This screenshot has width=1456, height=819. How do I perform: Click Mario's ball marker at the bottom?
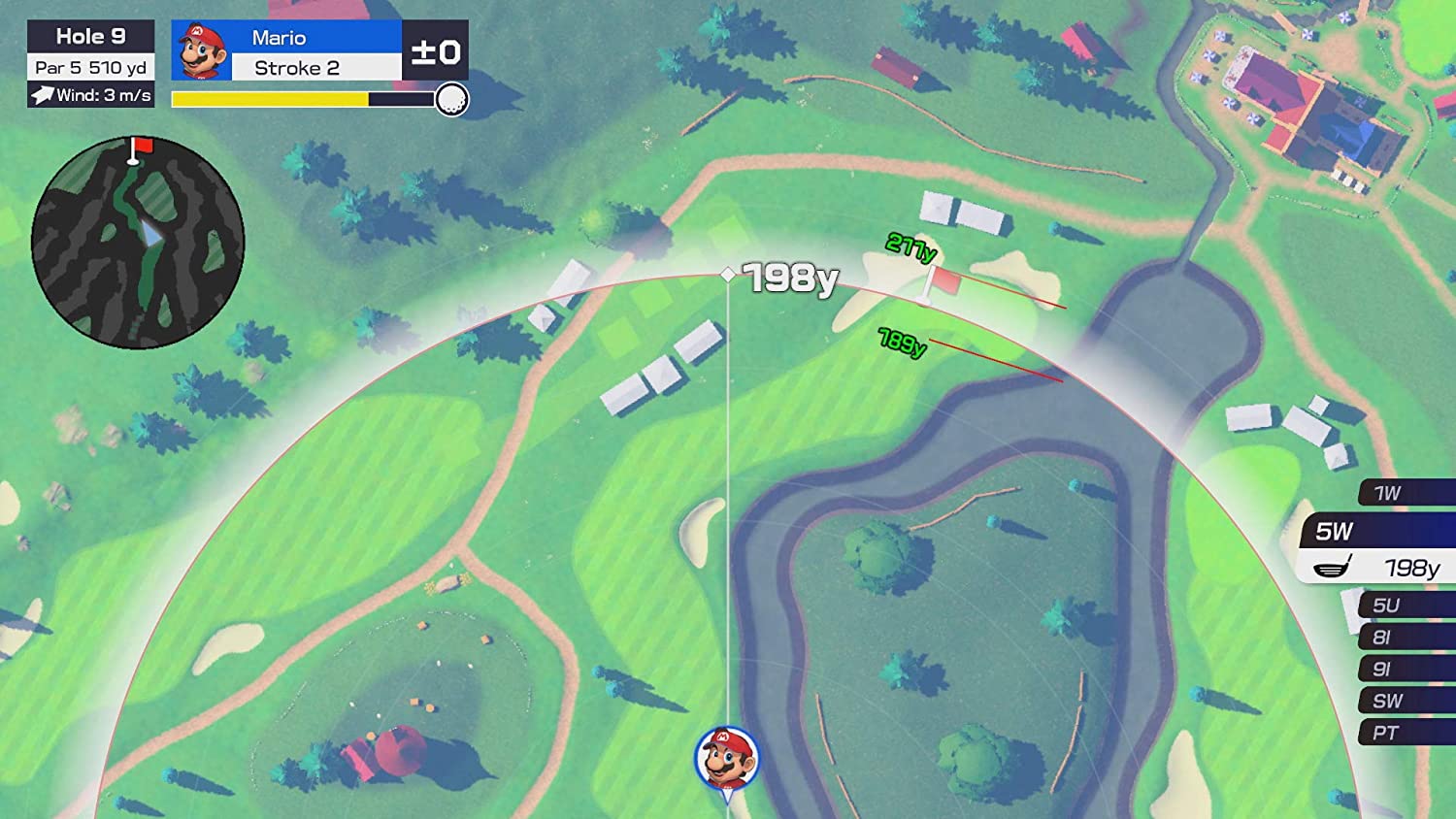(726, 758)
